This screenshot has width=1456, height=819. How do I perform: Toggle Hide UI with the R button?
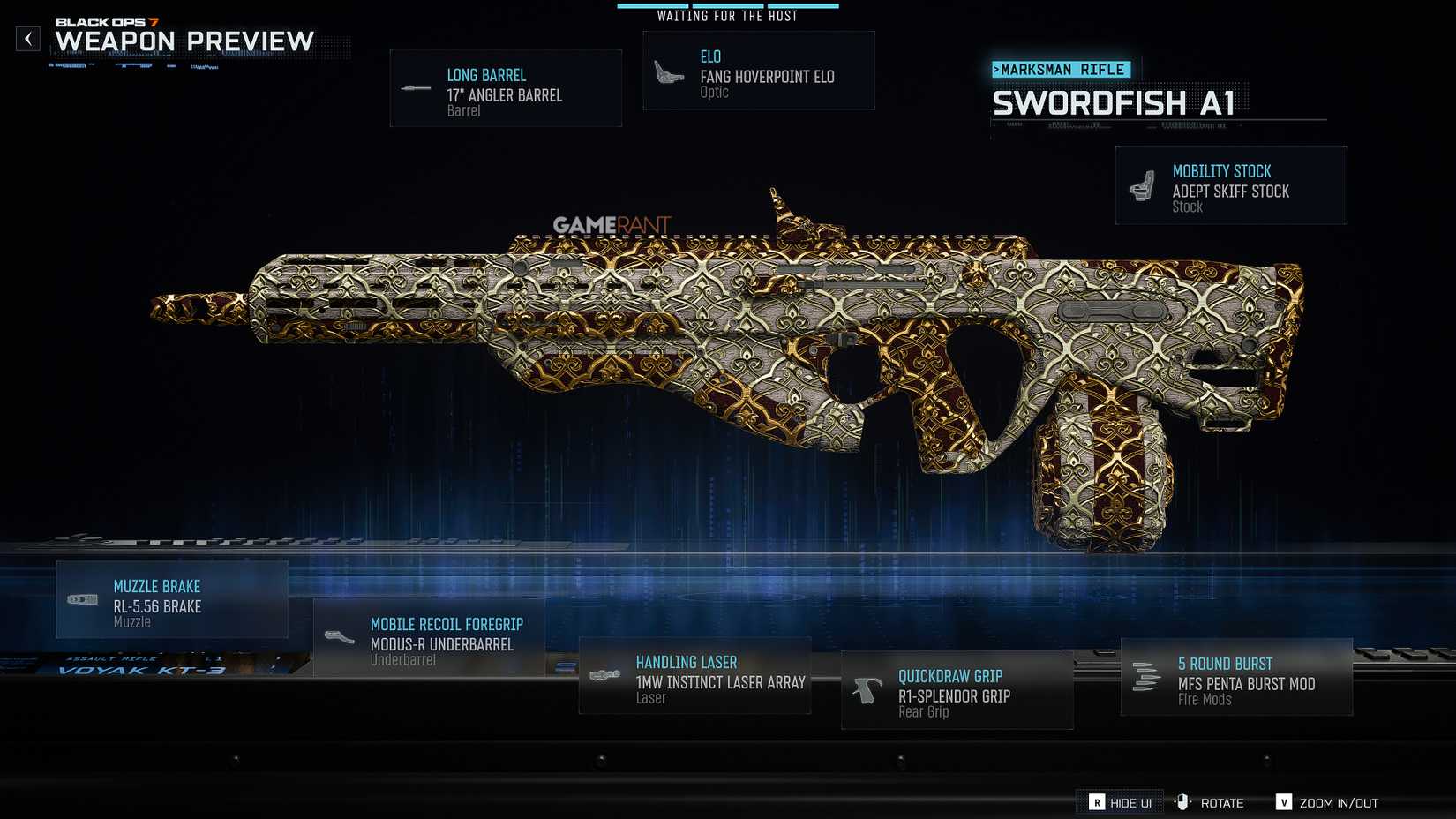point(1099,803)
